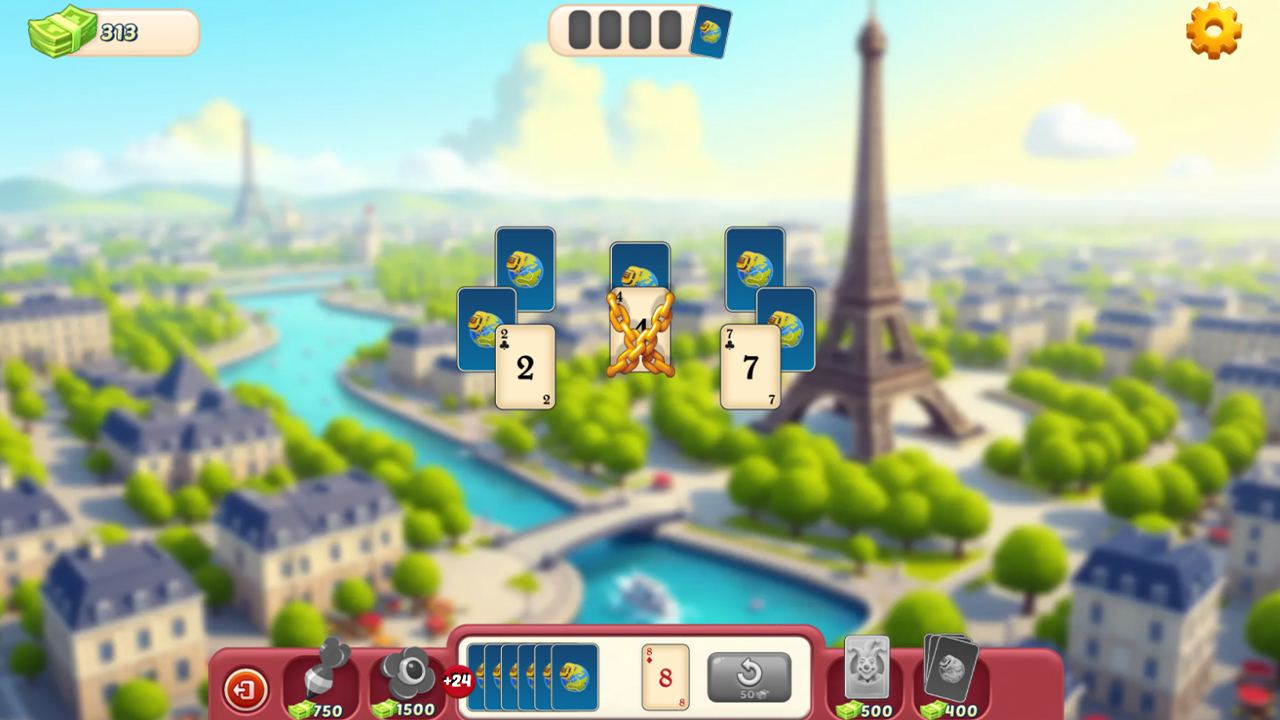
Task: Select the 8 of diamonds waste card
Action: pyautogui.click(x=665, y=677)
